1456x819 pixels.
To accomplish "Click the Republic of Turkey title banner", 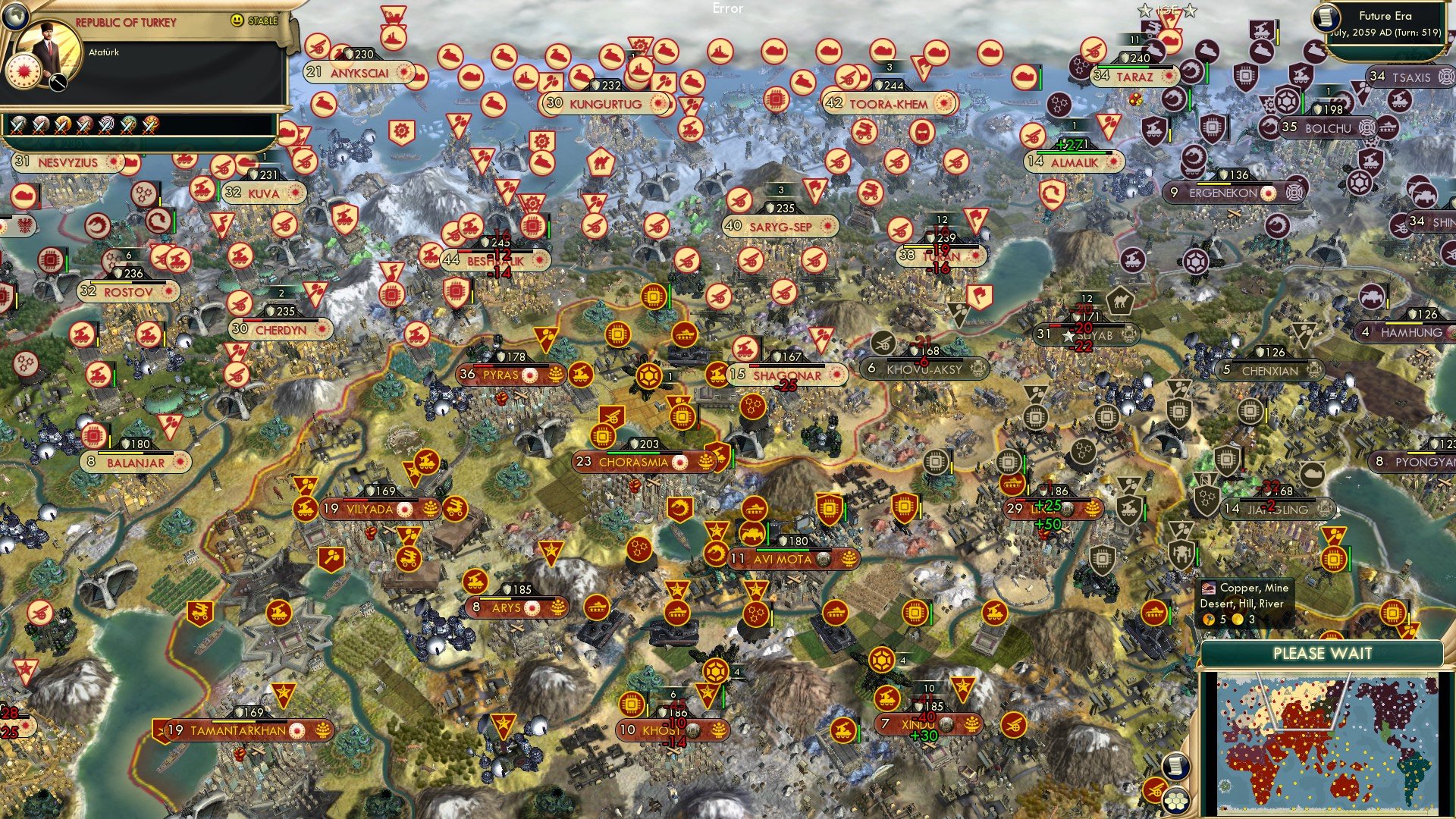I will click(126, 21).
